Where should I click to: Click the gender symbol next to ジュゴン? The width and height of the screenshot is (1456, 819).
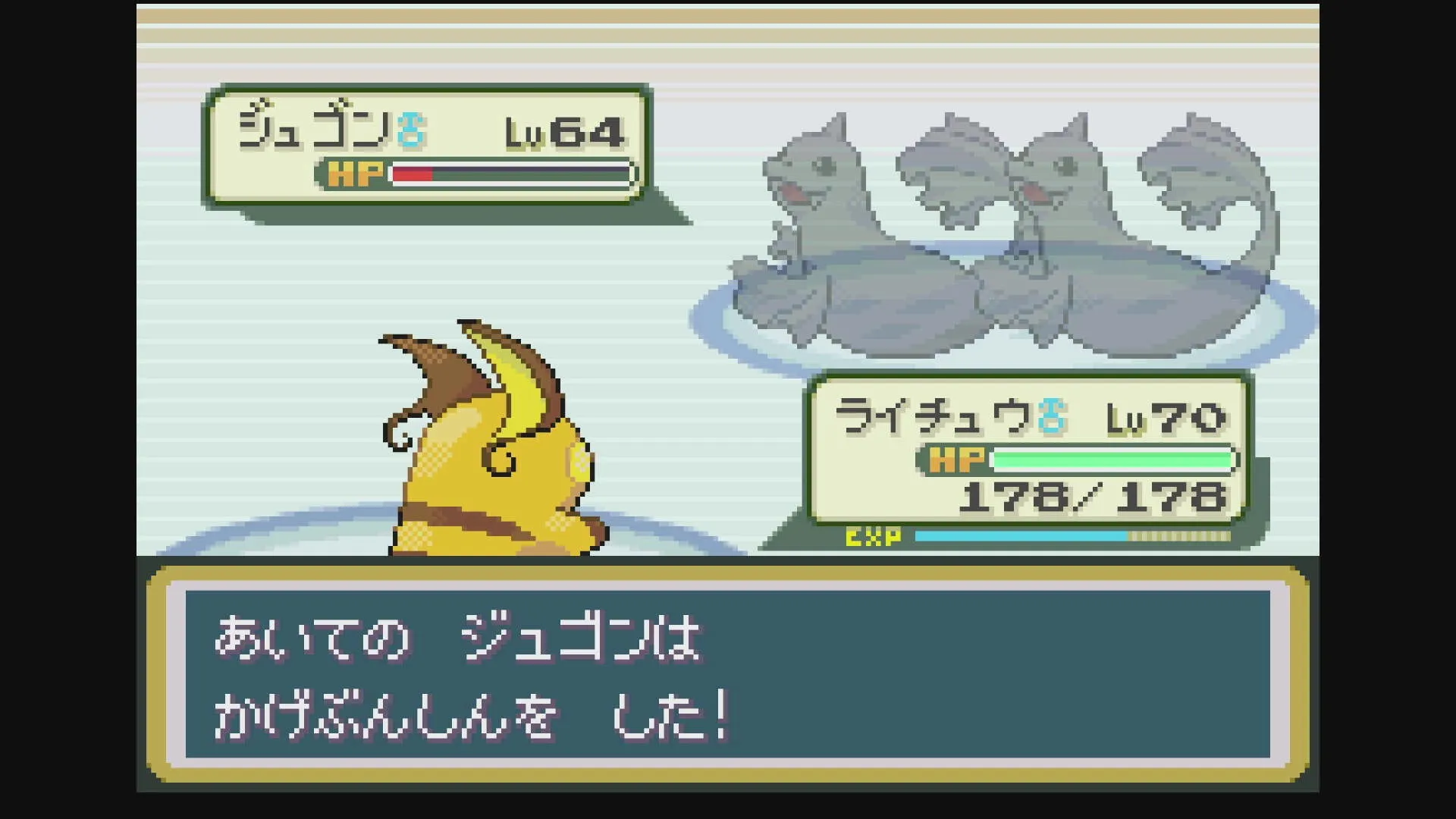tap(410, 130)
